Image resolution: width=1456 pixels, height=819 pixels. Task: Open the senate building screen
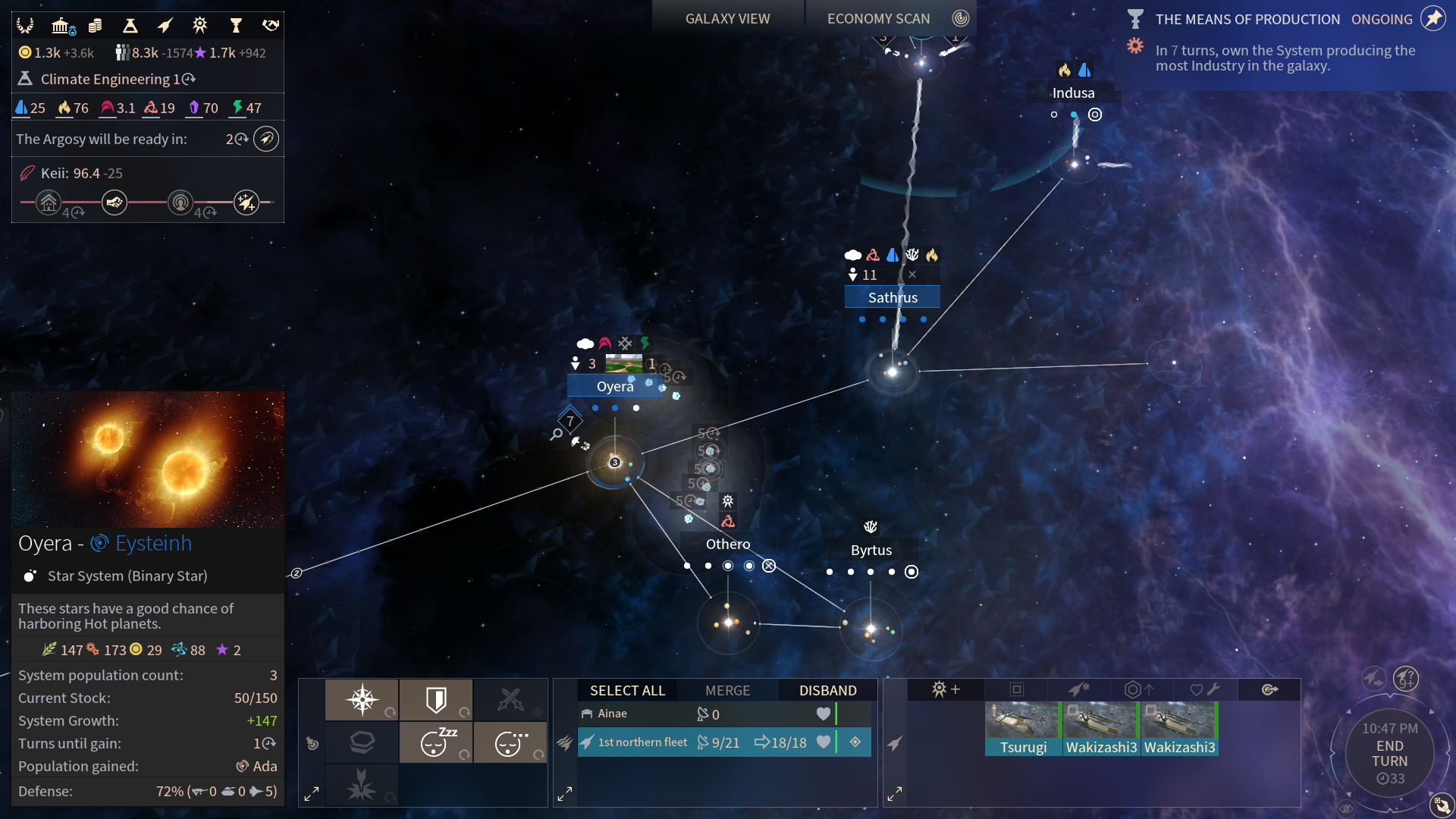pos(61,27)
